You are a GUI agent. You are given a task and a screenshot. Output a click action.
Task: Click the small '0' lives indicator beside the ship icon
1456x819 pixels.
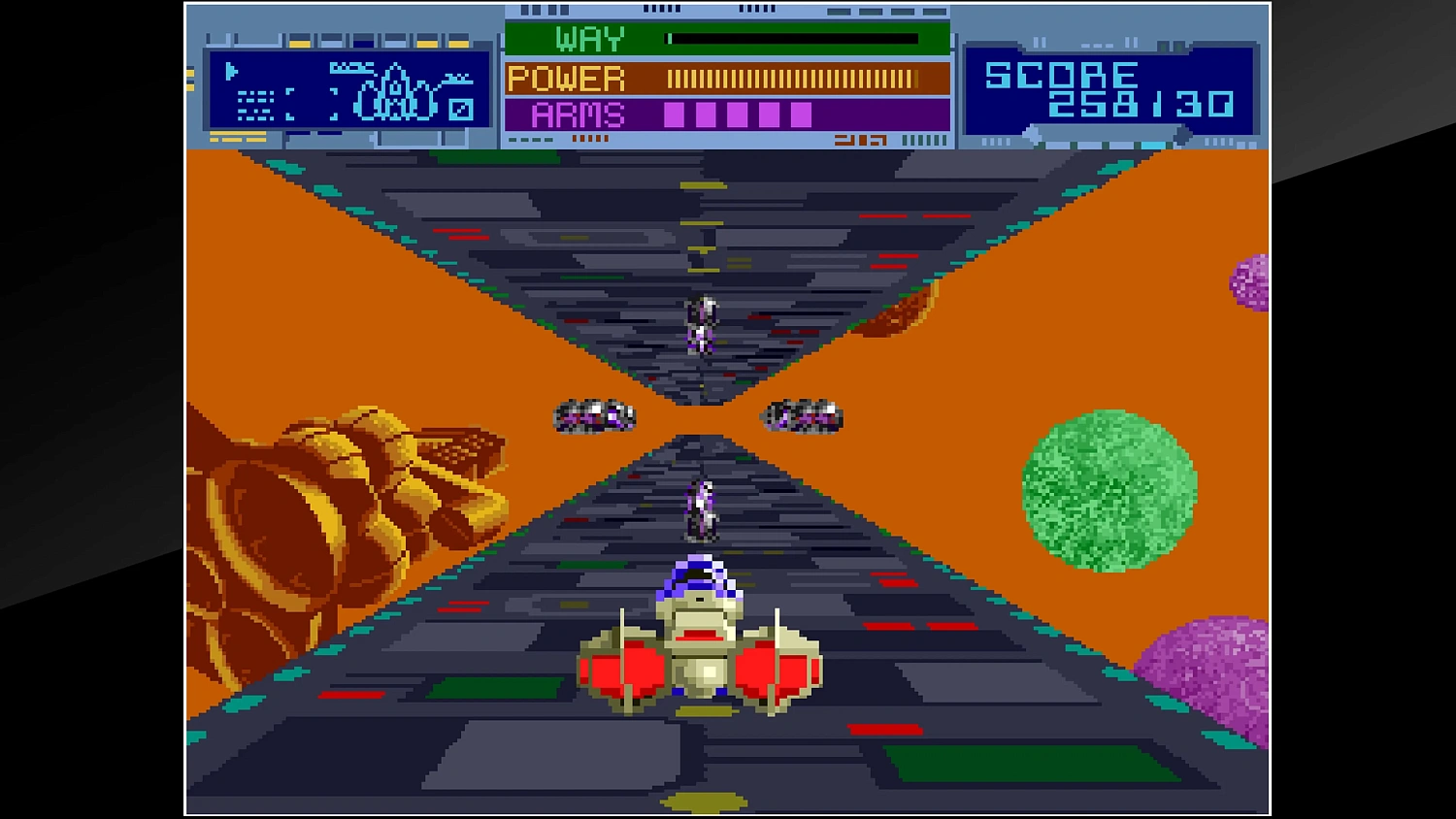click(x=462, y=111)
